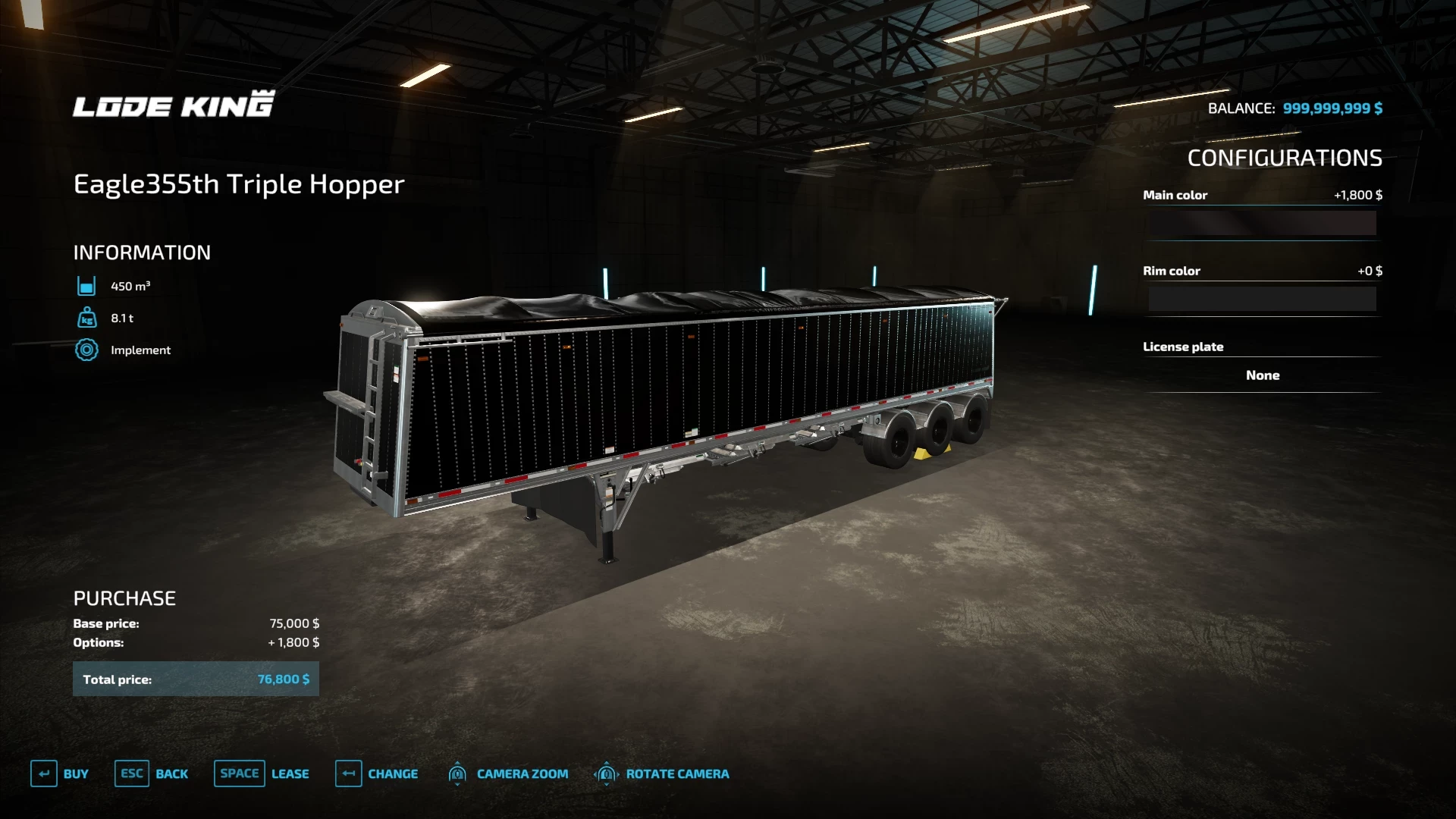The width and height of the screenshot is (1456, 819).
Task: Click the capacity 450 m³ icon
Action: (87, 286)
